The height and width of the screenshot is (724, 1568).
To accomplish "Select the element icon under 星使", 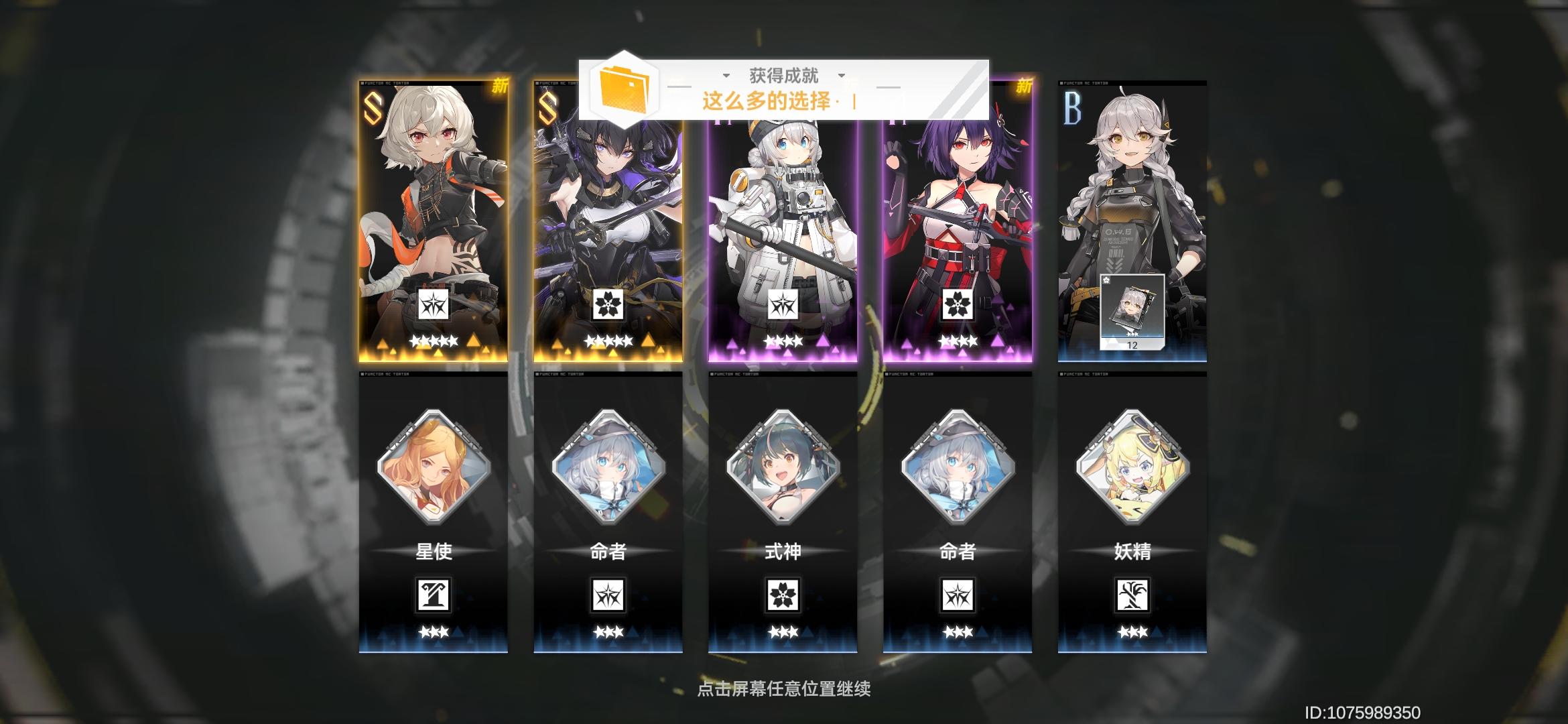I will pos(434,595).
